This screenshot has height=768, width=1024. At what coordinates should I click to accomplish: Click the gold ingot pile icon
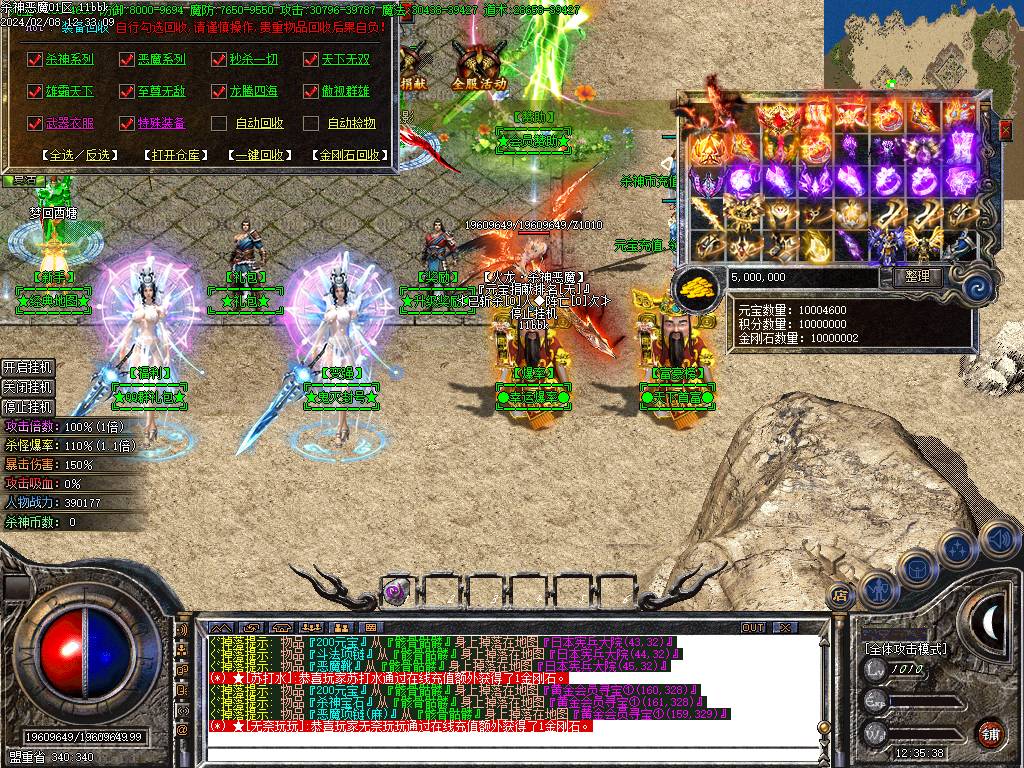(x=697, y=288)
